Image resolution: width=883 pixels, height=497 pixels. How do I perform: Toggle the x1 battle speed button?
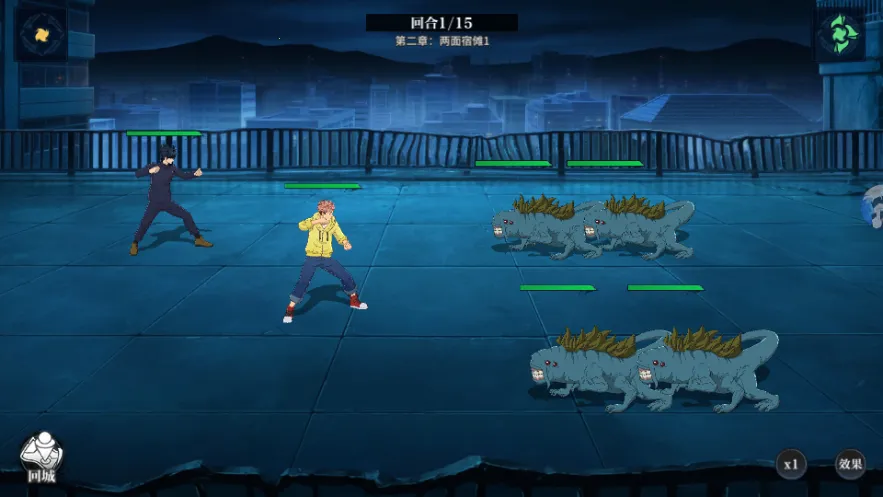tap(790, 464)
